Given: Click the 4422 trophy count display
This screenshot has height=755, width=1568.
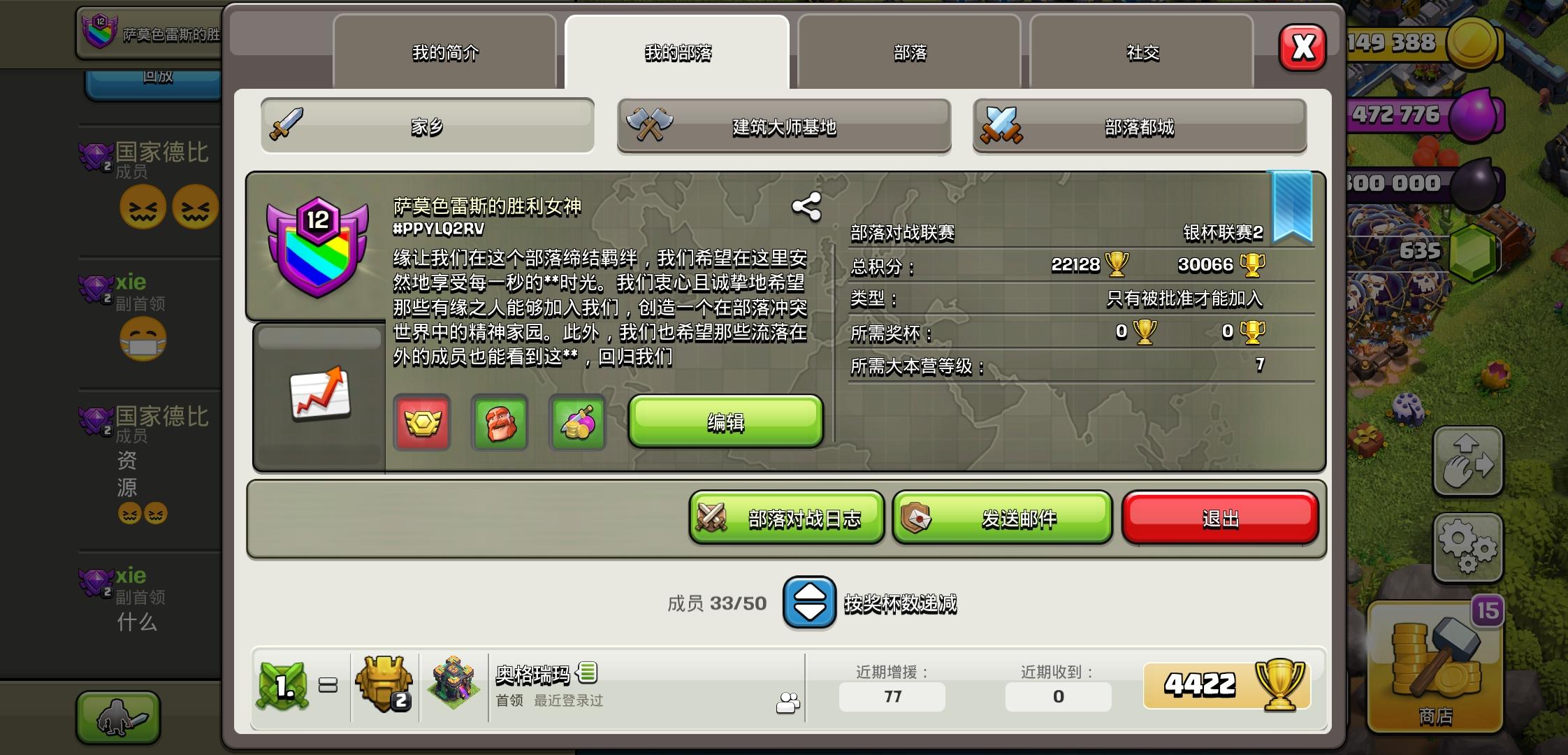Looking at the screenshot, I should pyautogui.click(x=1228, y=685).
